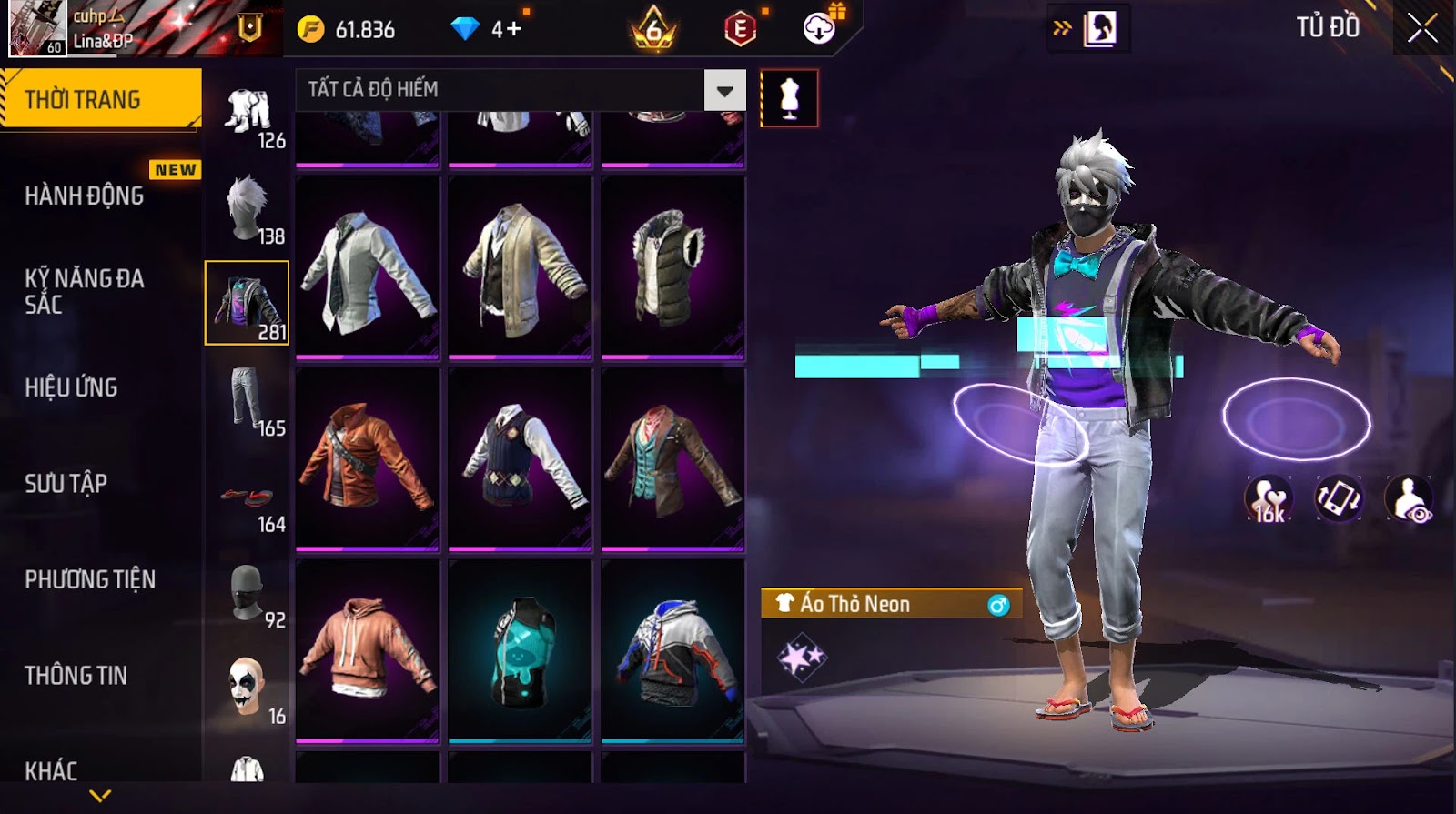Toggle the character visibility eye icon
The image size is (1456, 814).
click(x=1408, y=498)
